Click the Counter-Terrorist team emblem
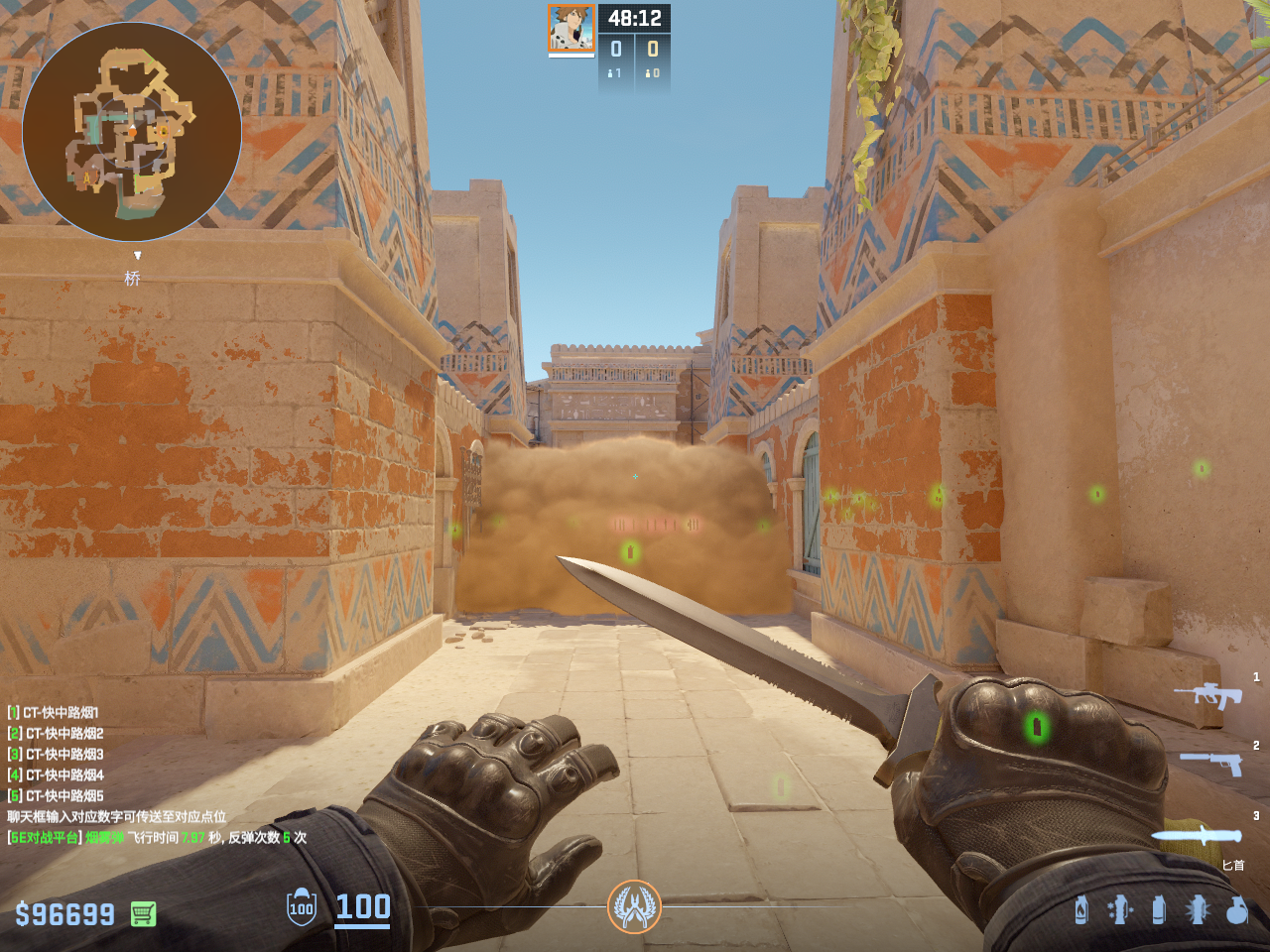 point(634,906)
